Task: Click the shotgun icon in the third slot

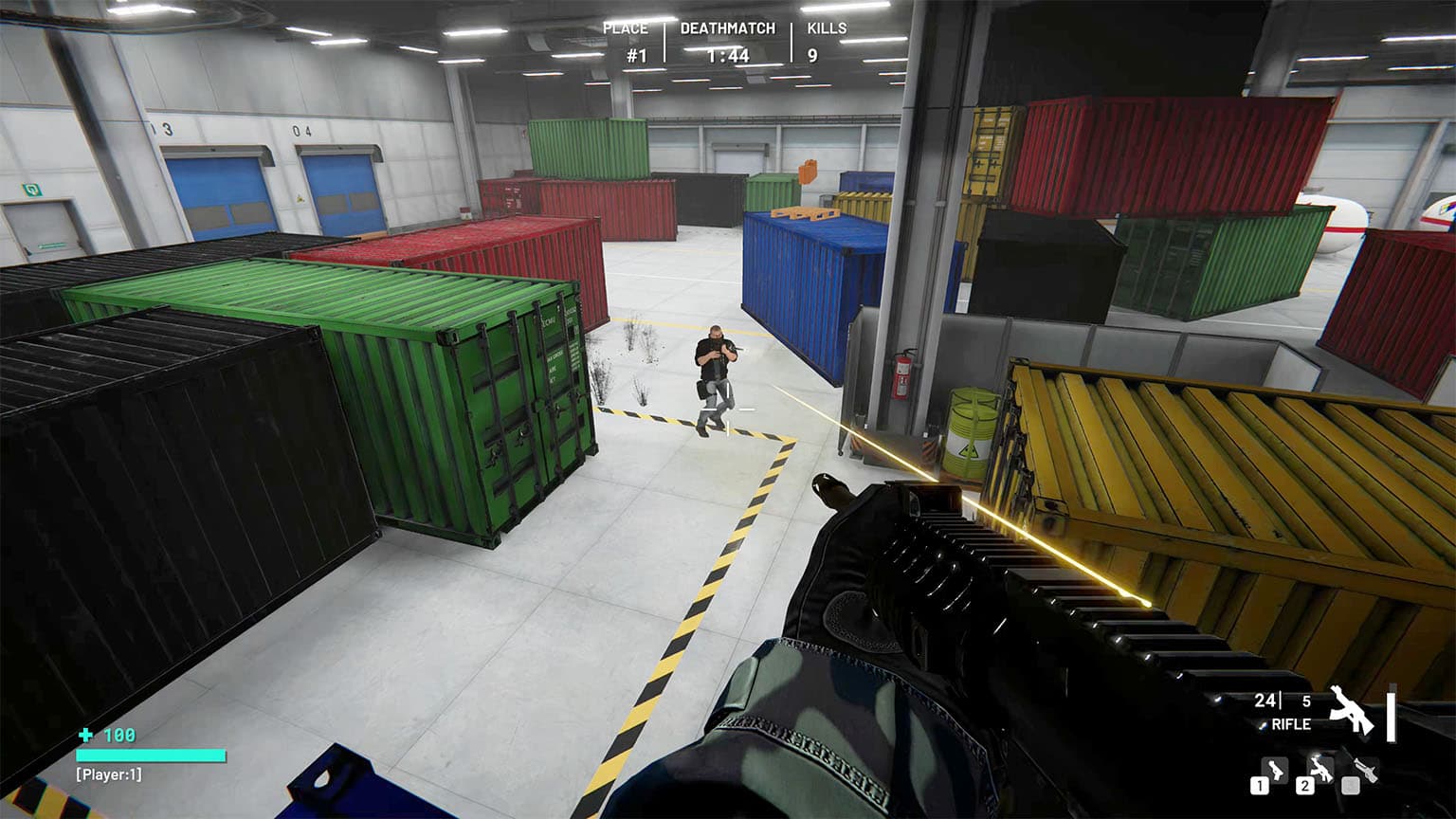Action: pos(1367,771)
